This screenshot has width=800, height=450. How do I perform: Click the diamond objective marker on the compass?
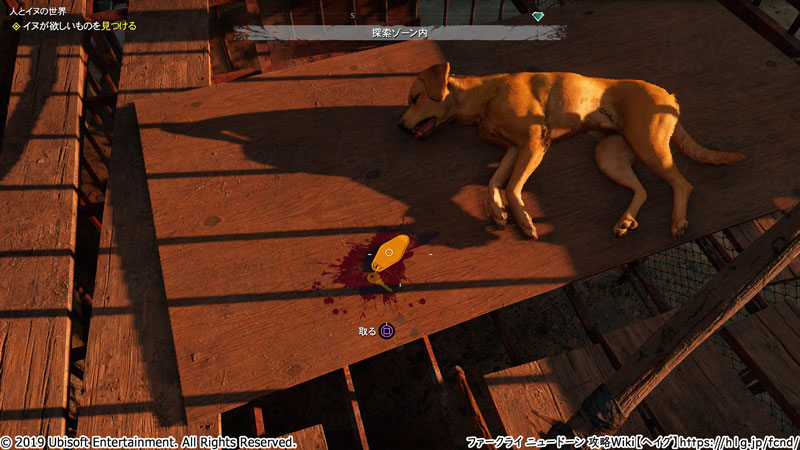[x=538, y=16]
